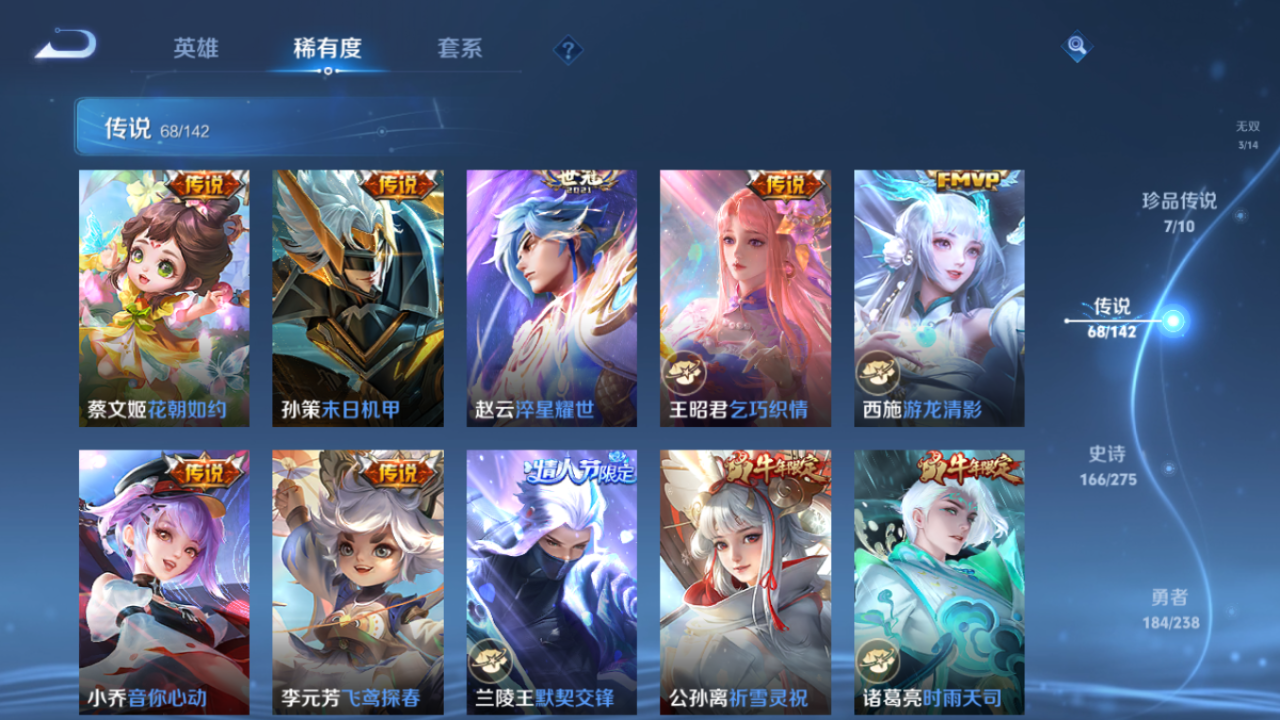Reselect the 稀有度 tab

click(329, 48)
